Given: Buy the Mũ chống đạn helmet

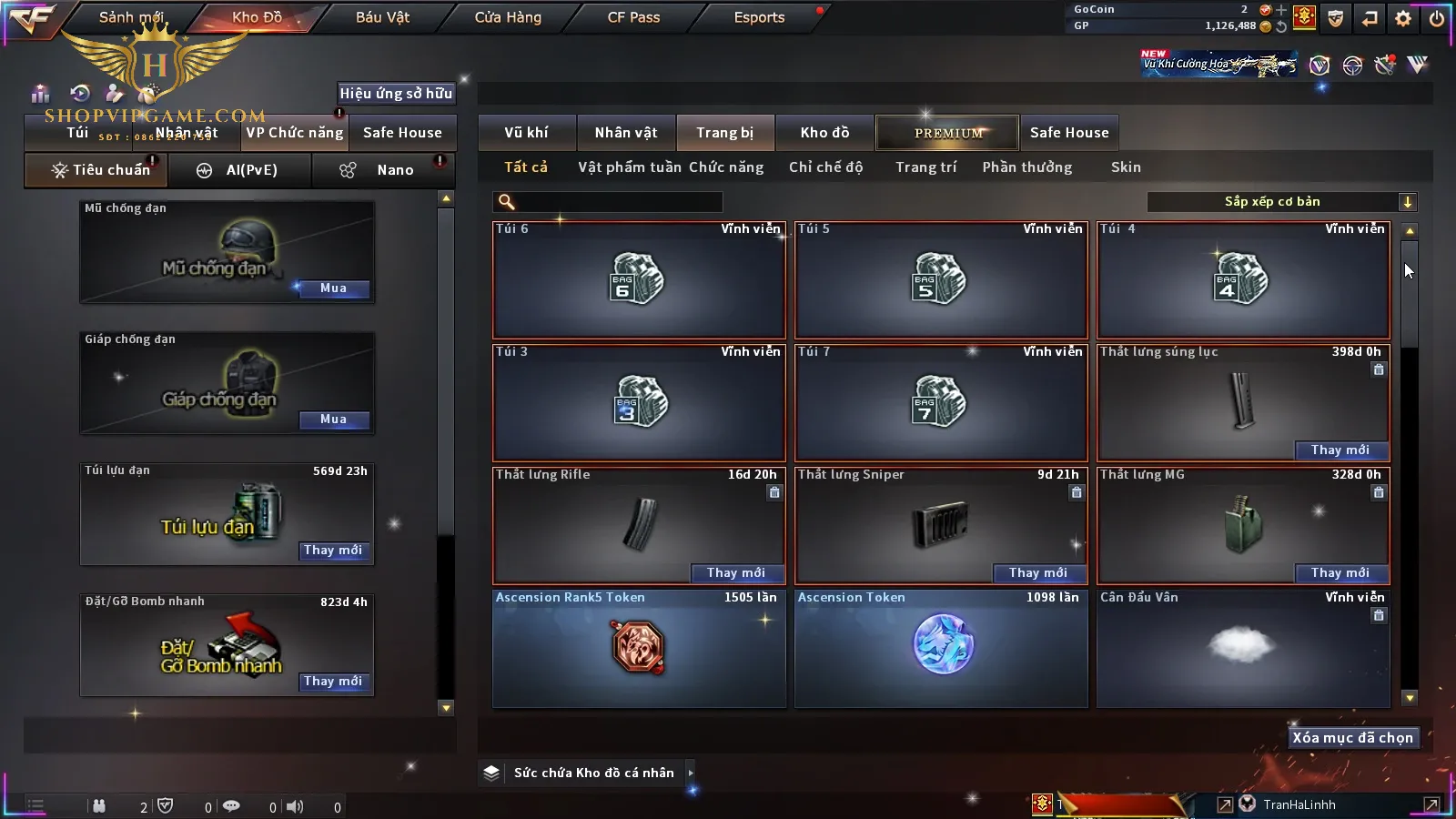Looking at the screenshot, I should pos(333,288).
